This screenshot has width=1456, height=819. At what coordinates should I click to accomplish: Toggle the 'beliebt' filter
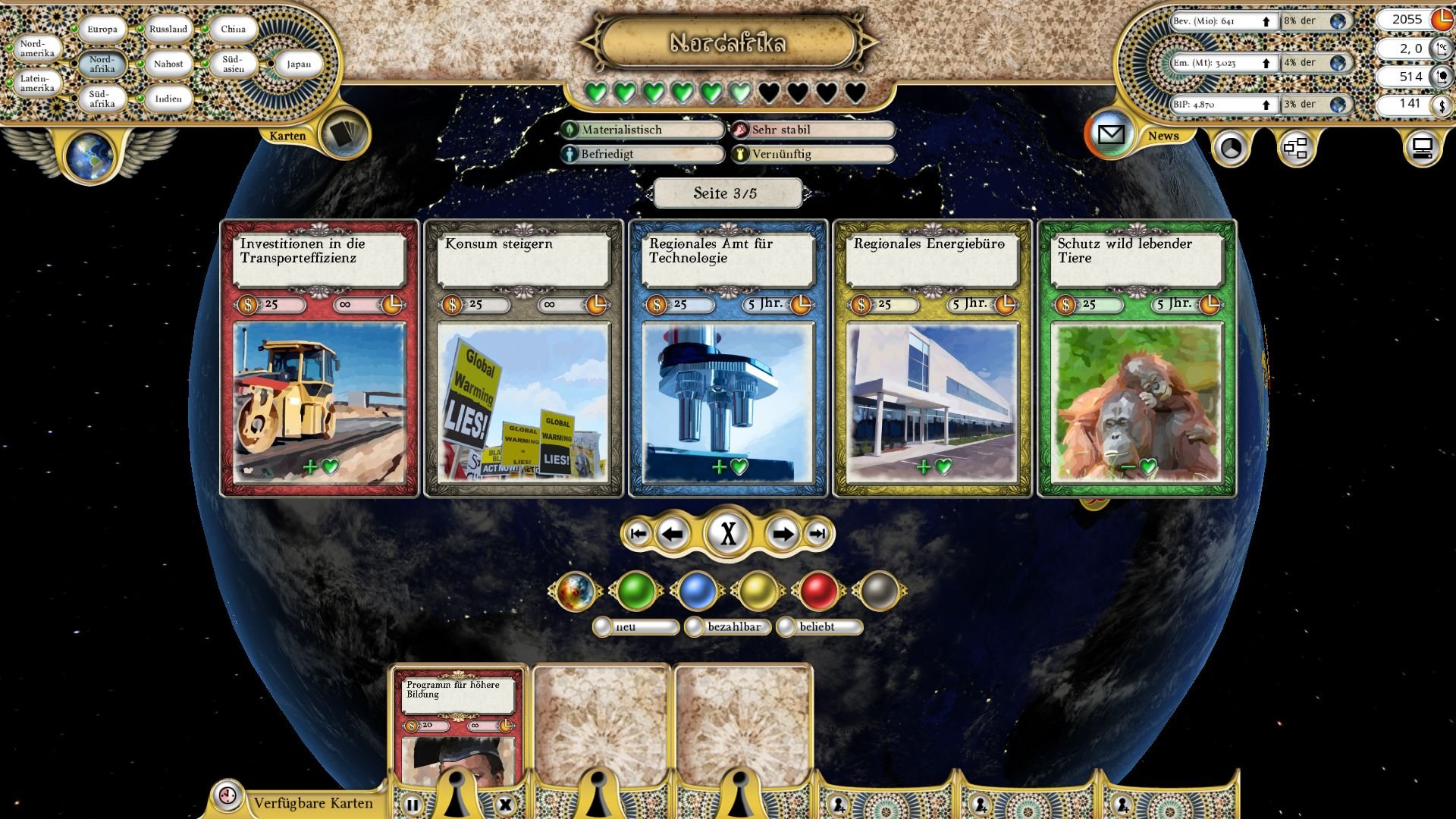click(786, 627)
